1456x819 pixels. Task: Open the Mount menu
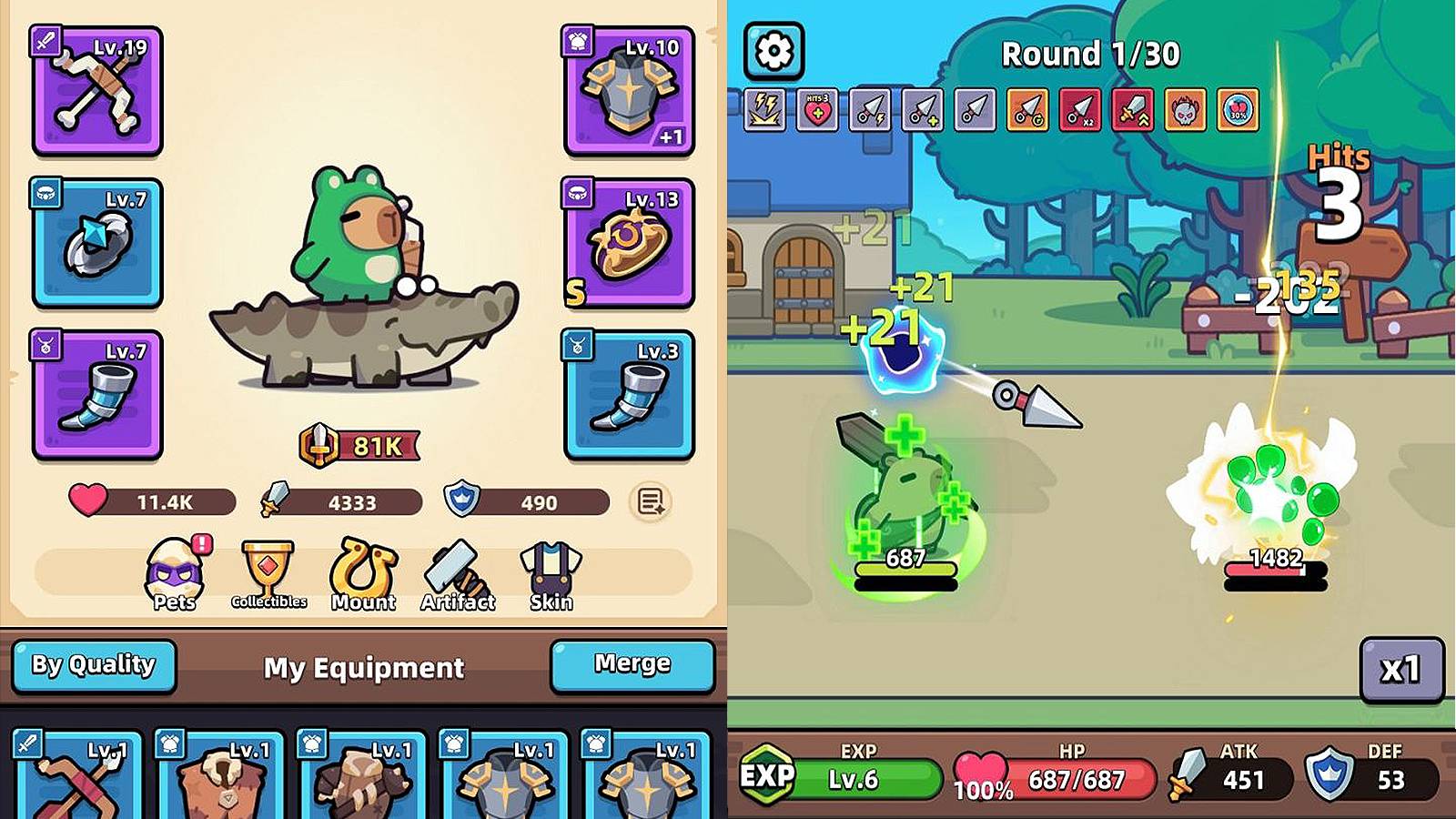[363, 575]
